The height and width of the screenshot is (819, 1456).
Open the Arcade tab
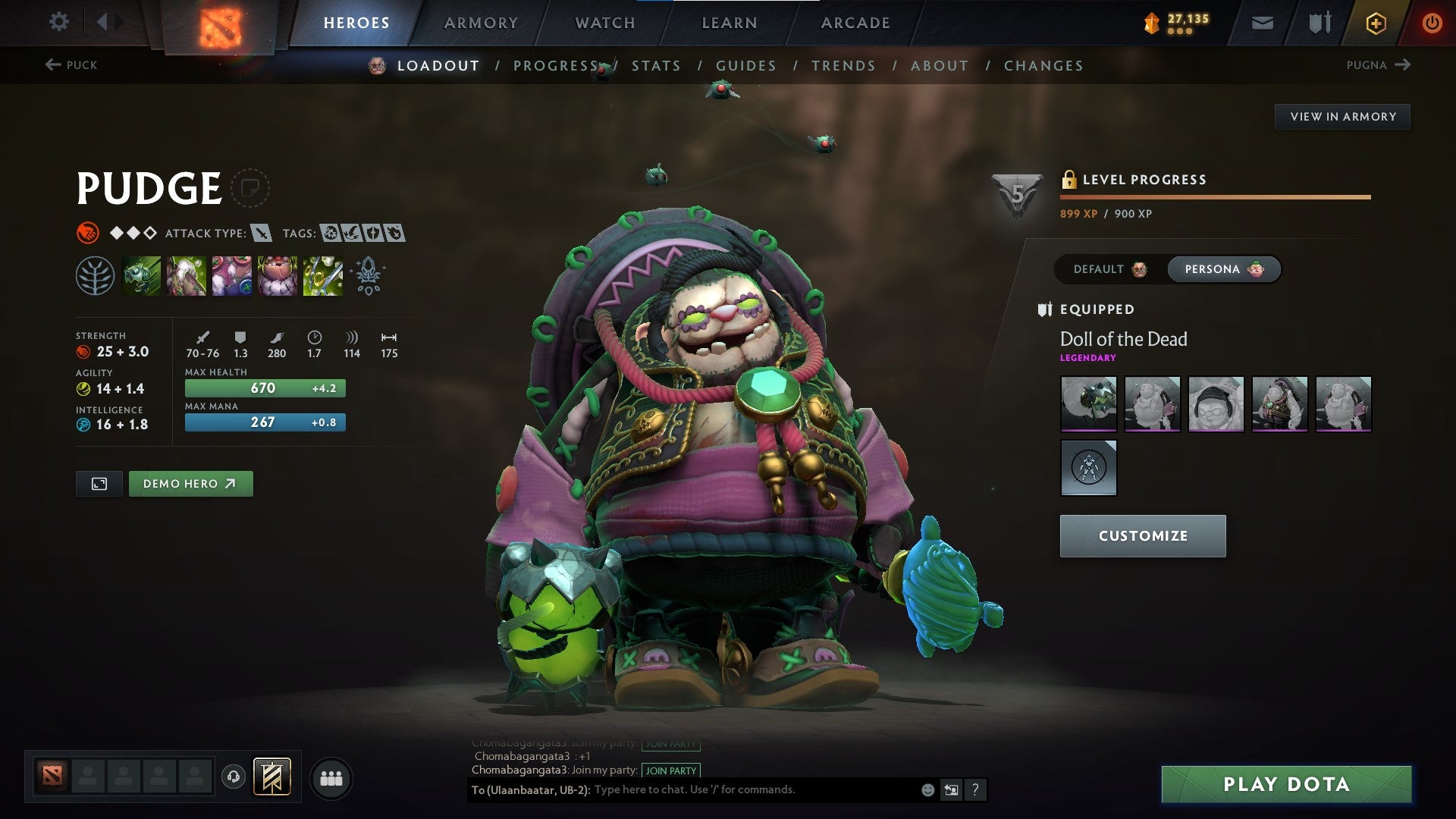pos(855,23)
